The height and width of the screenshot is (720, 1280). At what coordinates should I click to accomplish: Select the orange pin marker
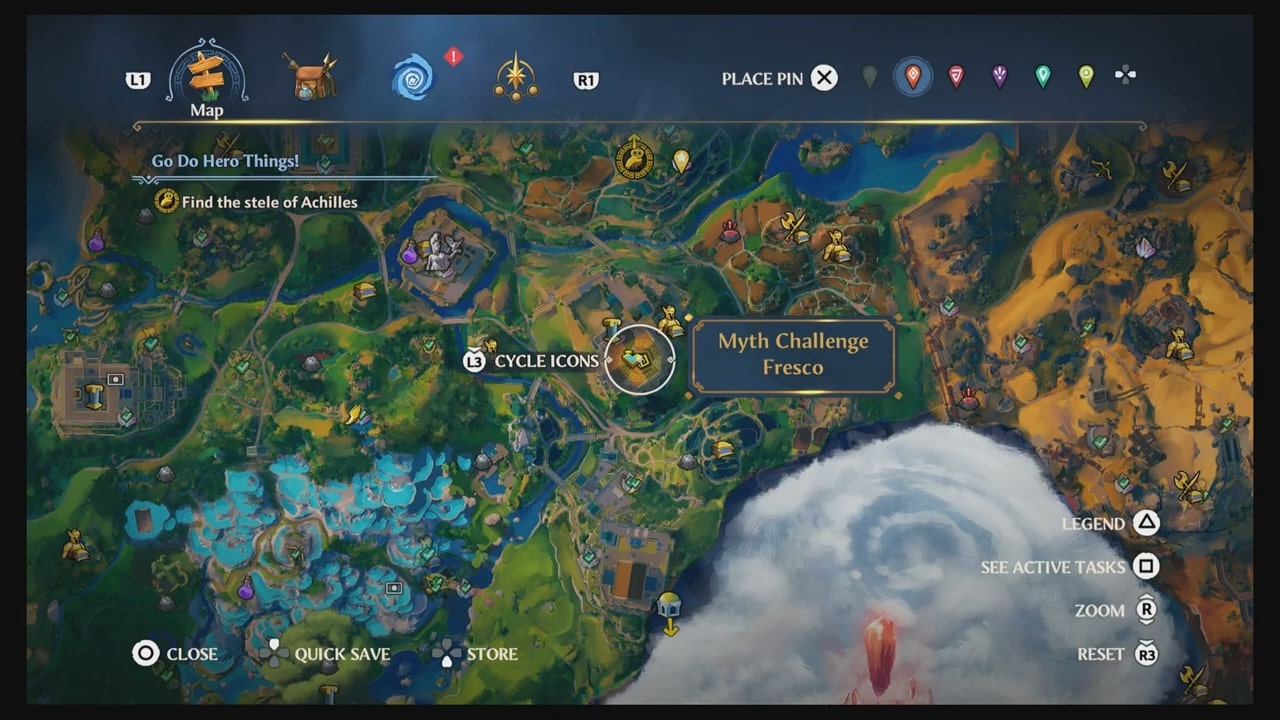(915, 74)
